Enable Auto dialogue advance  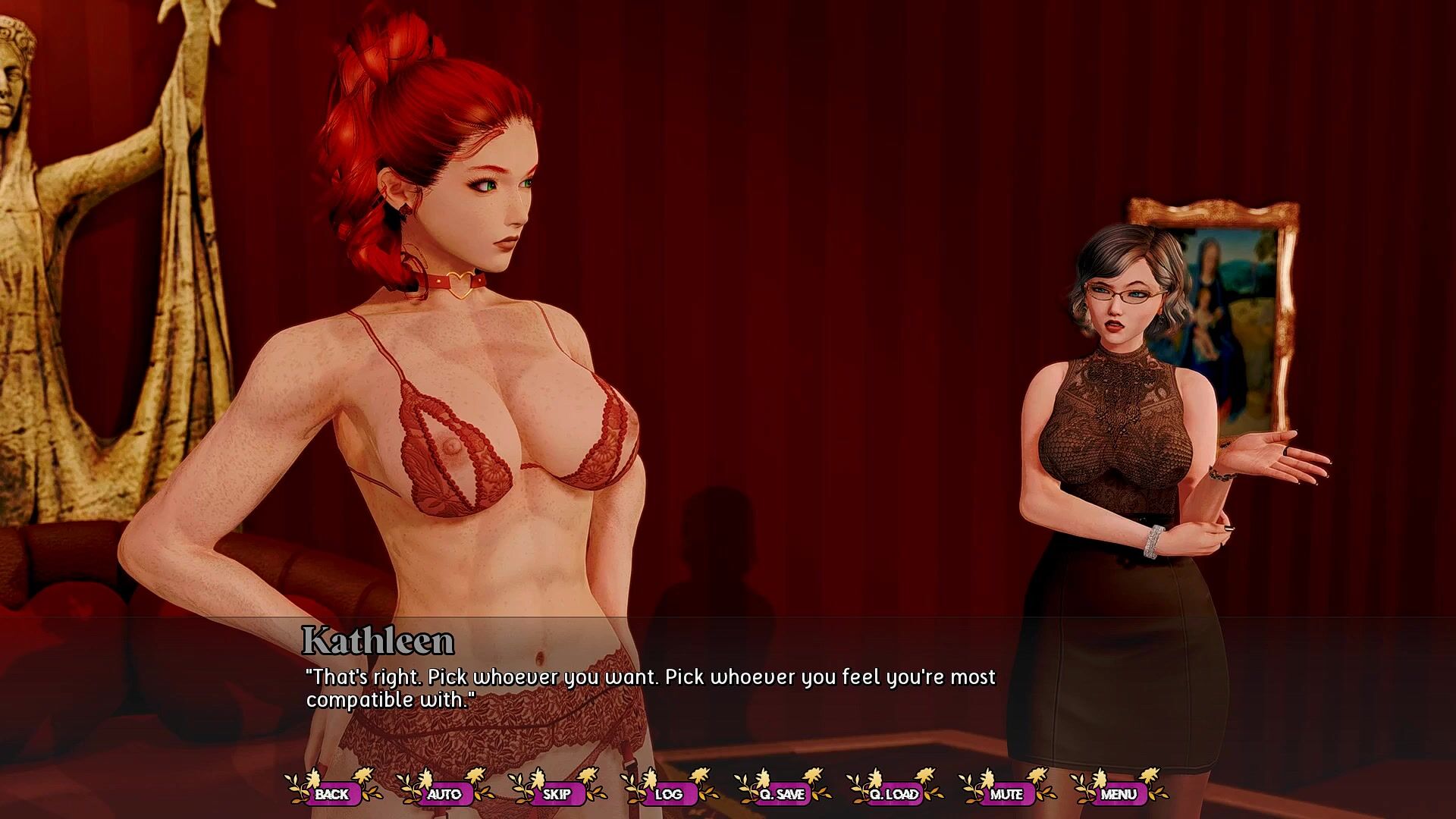(444, 794)
